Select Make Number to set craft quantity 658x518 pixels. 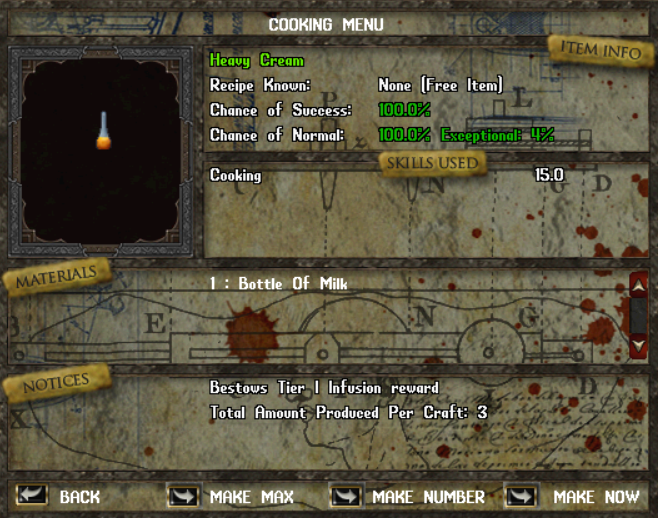click(346, 496)
